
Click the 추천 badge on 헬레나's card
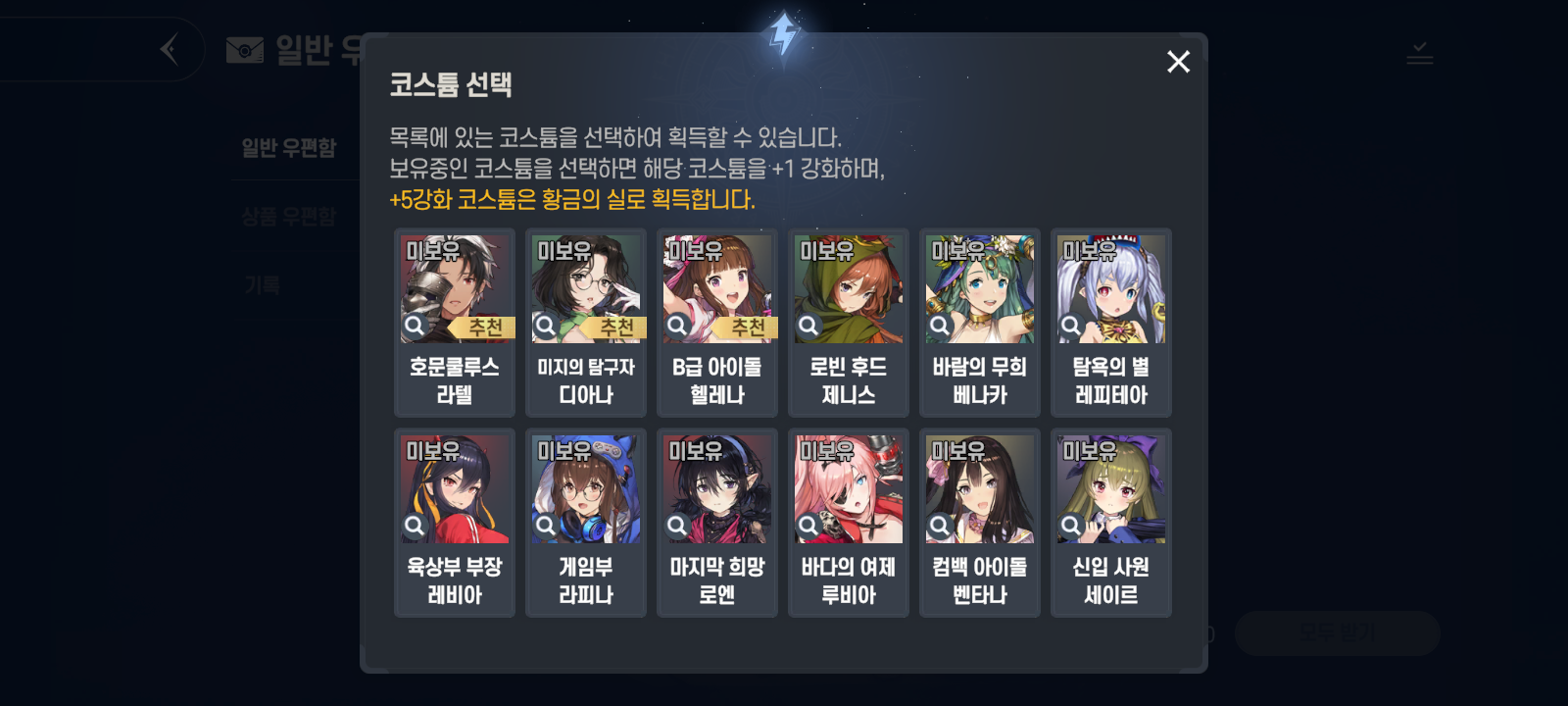click(x=747, y=328)
